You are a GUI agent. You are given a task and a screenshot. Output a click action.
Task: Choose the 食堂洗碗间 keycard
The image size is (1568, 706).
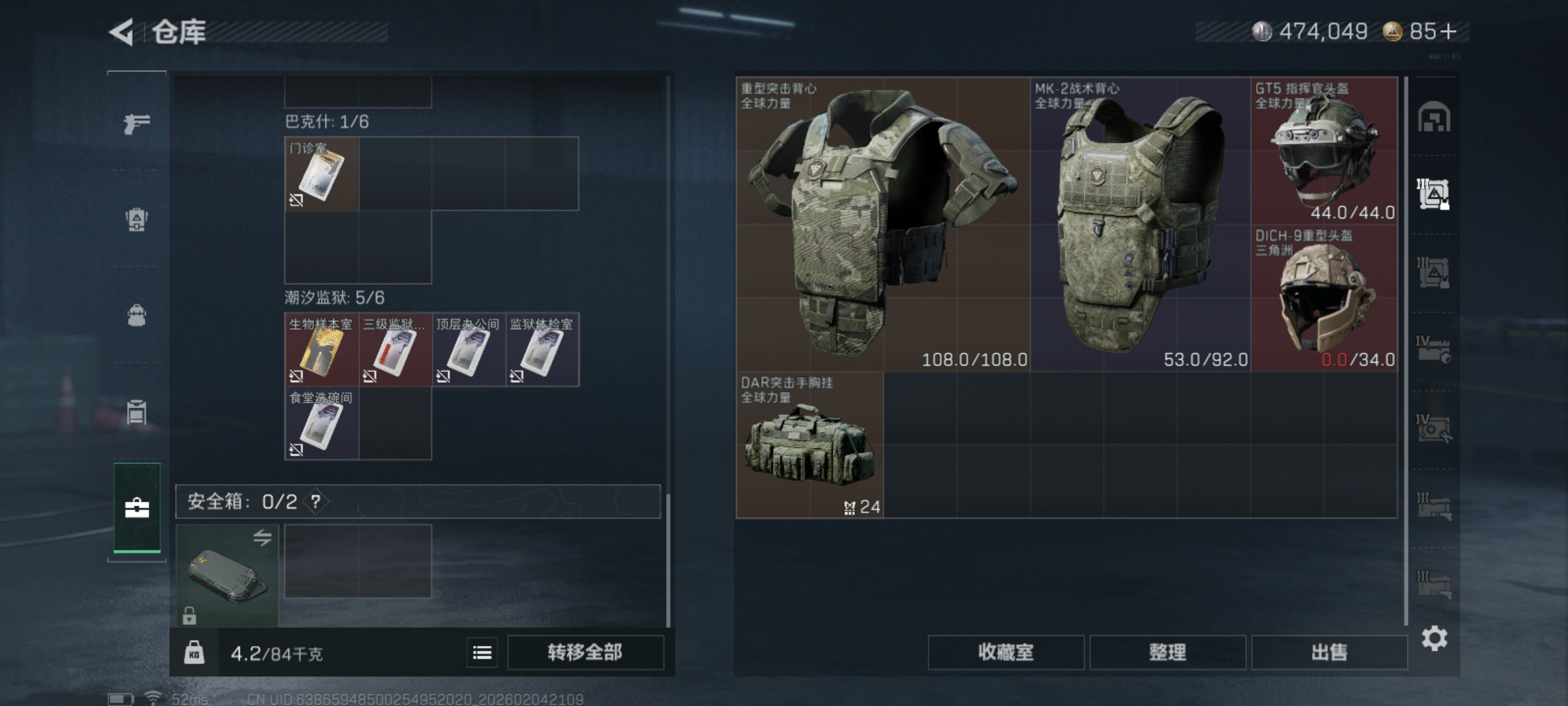(x=321, y=423)
